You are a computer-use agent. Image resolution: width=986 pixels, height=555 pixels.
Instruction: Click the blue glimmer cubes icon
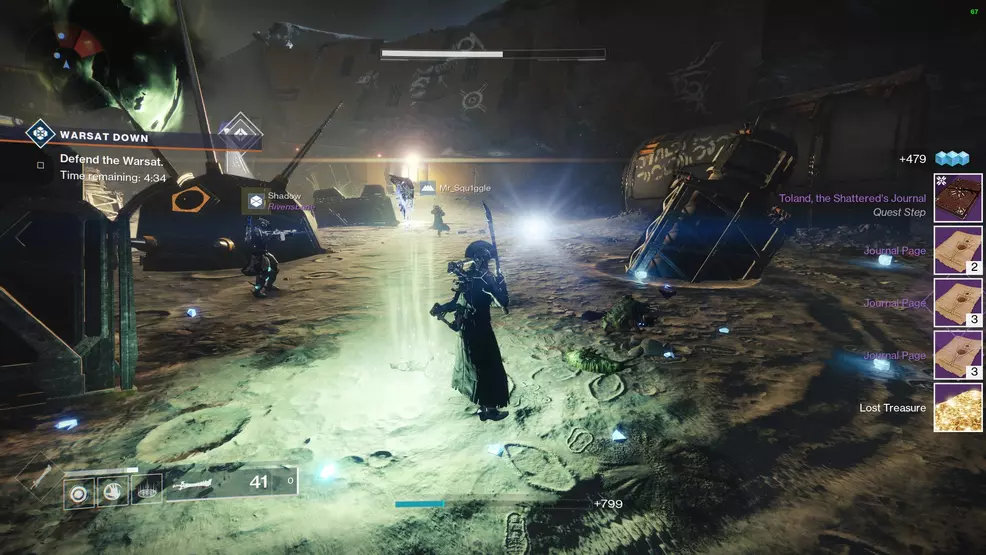click(953, 159)
